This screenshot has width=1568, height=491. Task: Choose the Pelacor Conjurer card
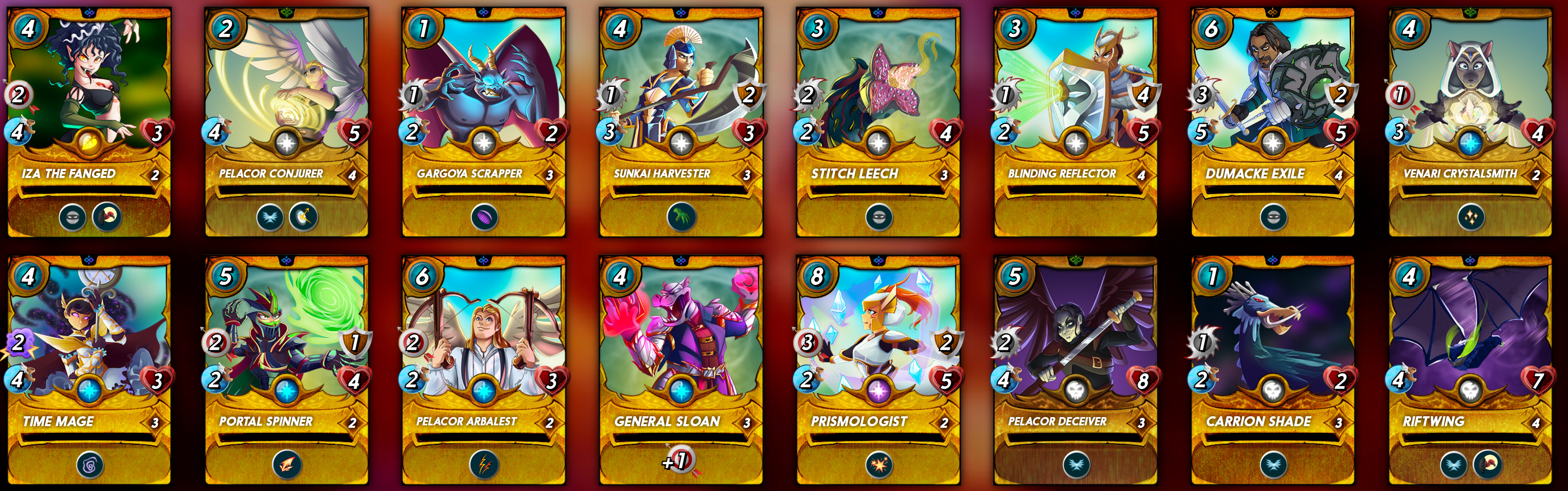point(286,122)
